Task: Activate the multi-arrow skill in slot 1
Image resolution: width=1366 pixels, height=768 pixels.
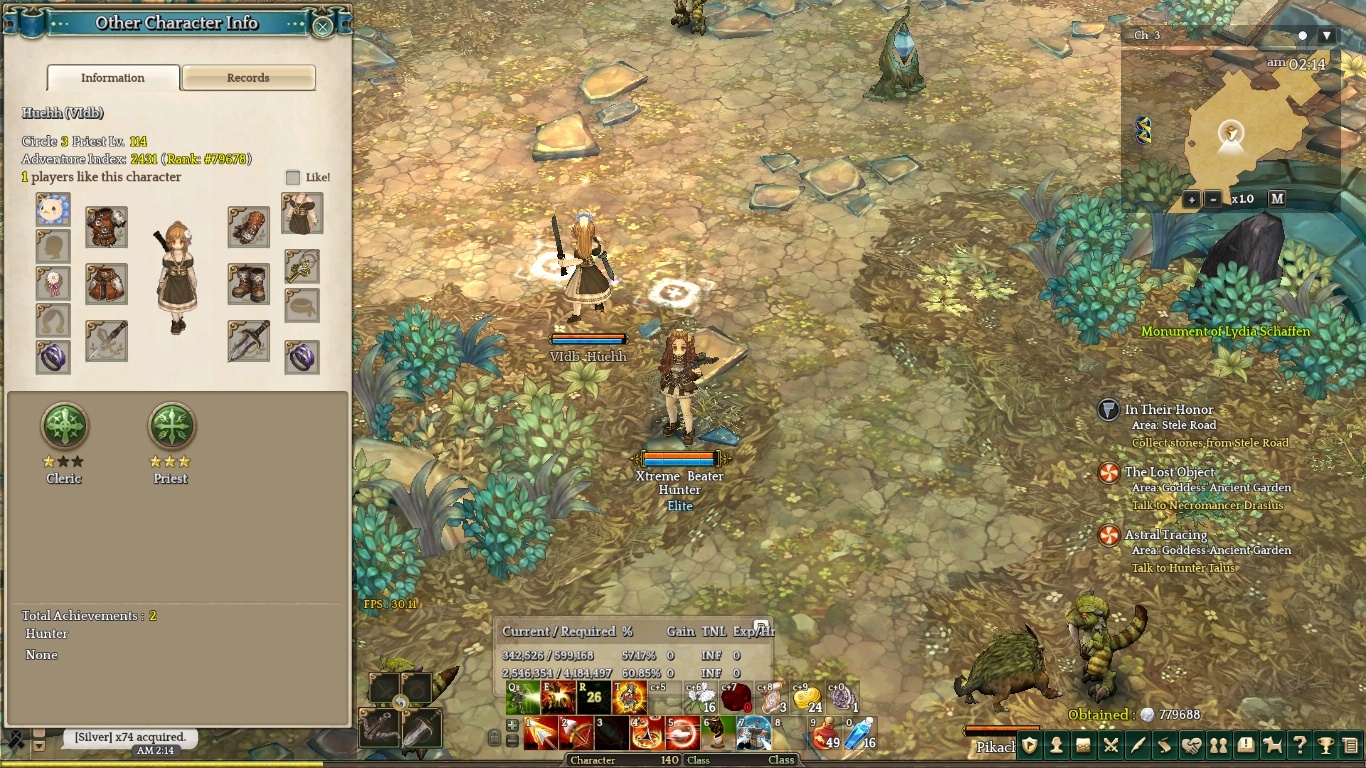Action: (541, 734)
